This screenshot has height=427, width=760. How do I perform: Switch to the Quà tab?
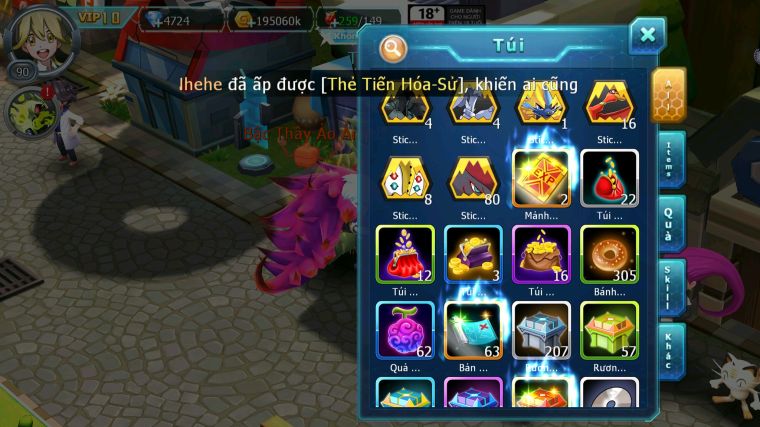671,224
